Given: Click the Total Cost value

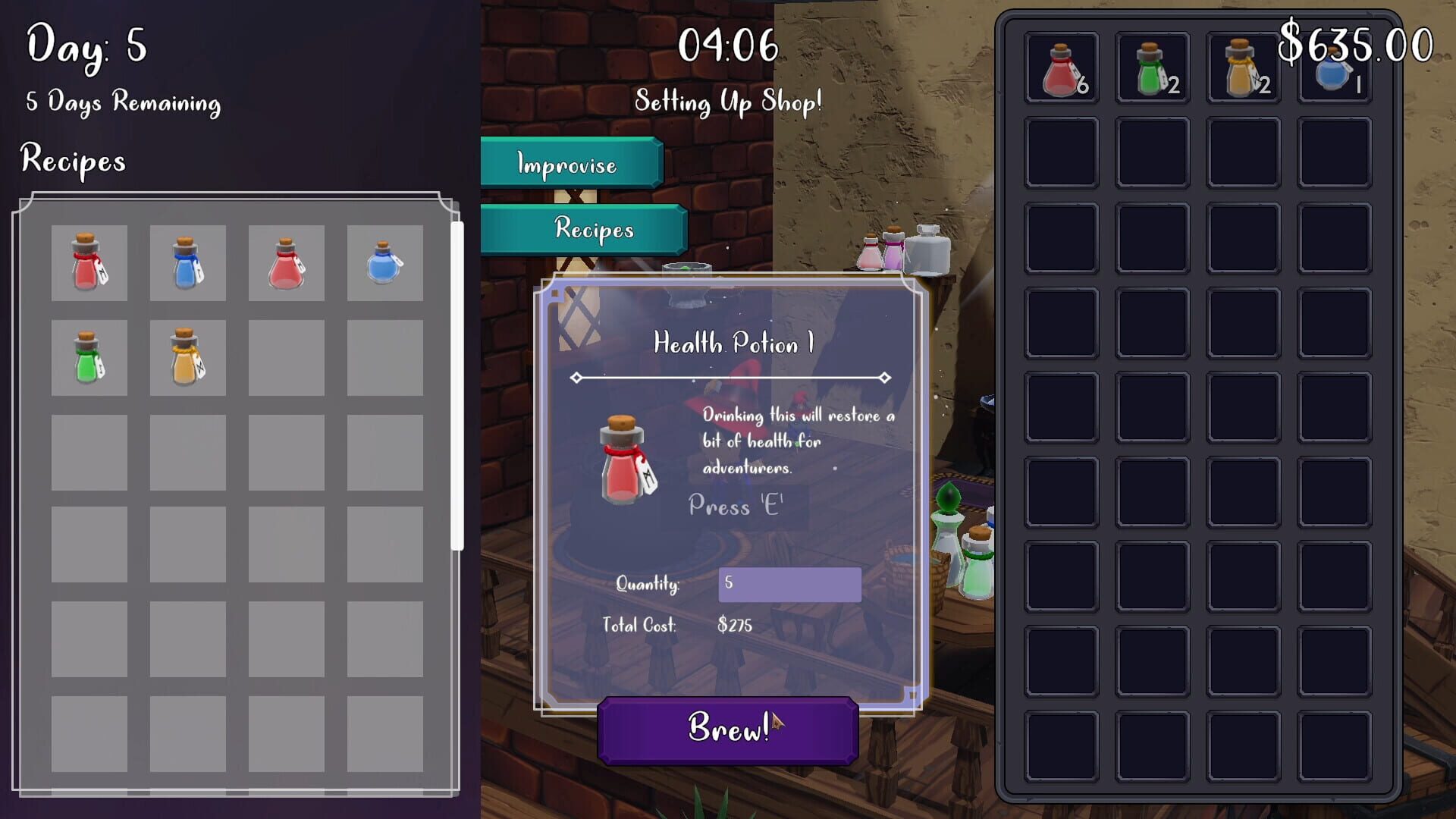Looking at the screenshot, I should click(x=734, y=626).
